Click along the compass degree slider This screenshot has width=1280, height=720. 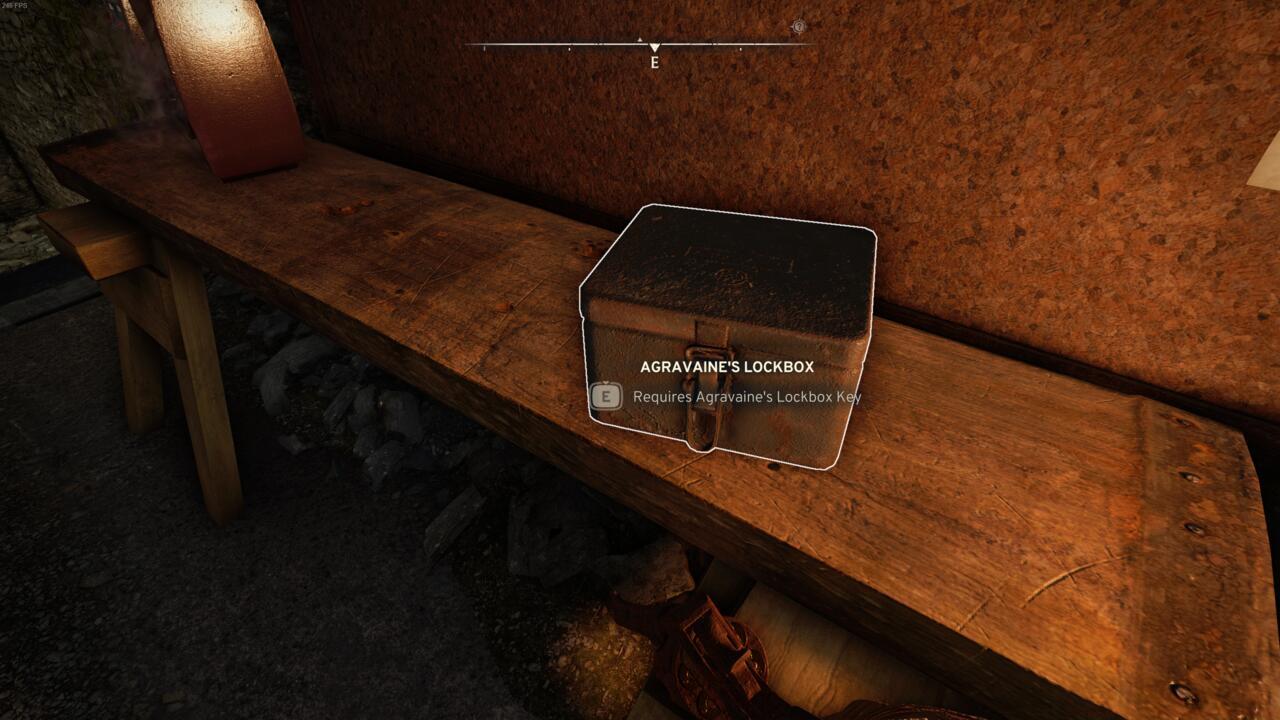click(x=600, y=45)
